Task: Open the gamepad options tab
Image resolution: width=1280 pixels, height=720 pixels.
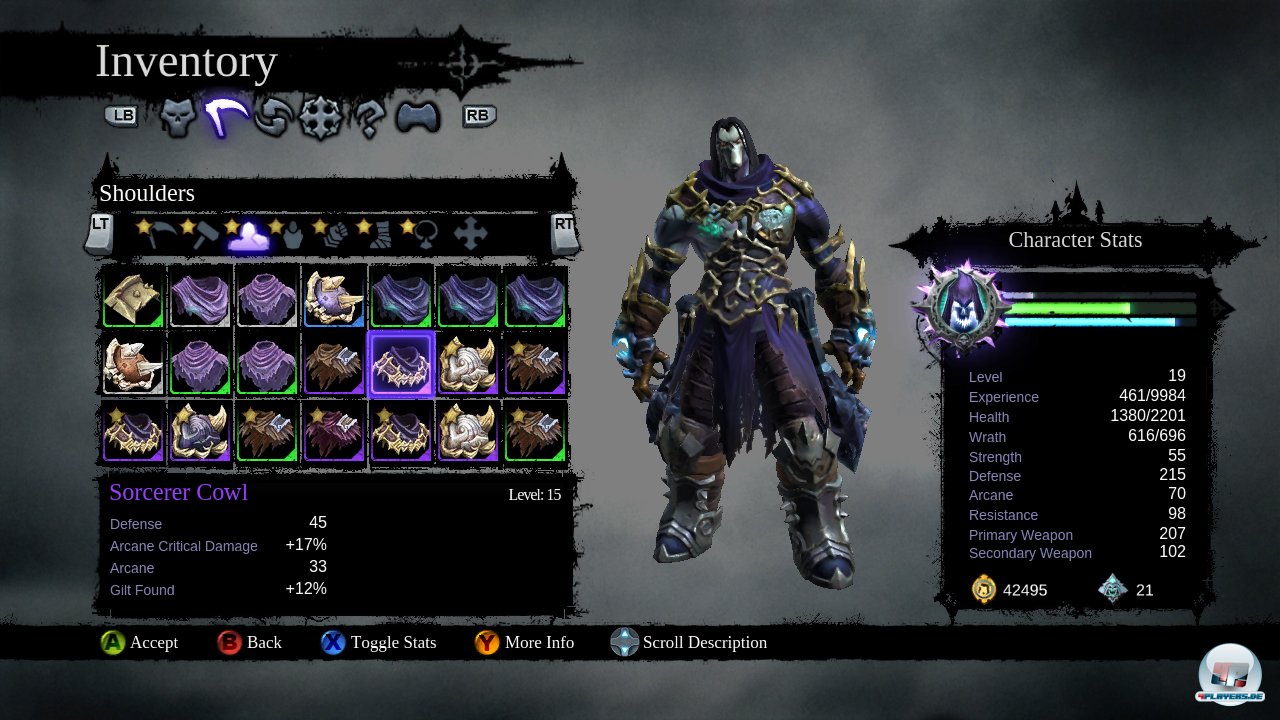Action: pos(418,118)
